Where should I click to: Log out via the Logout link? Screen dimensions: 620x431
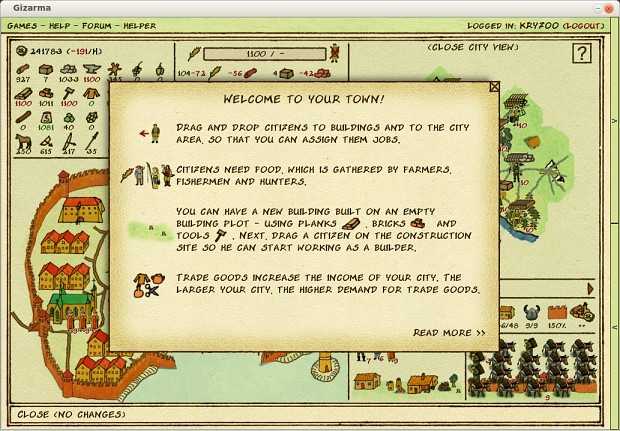[584, 25]
